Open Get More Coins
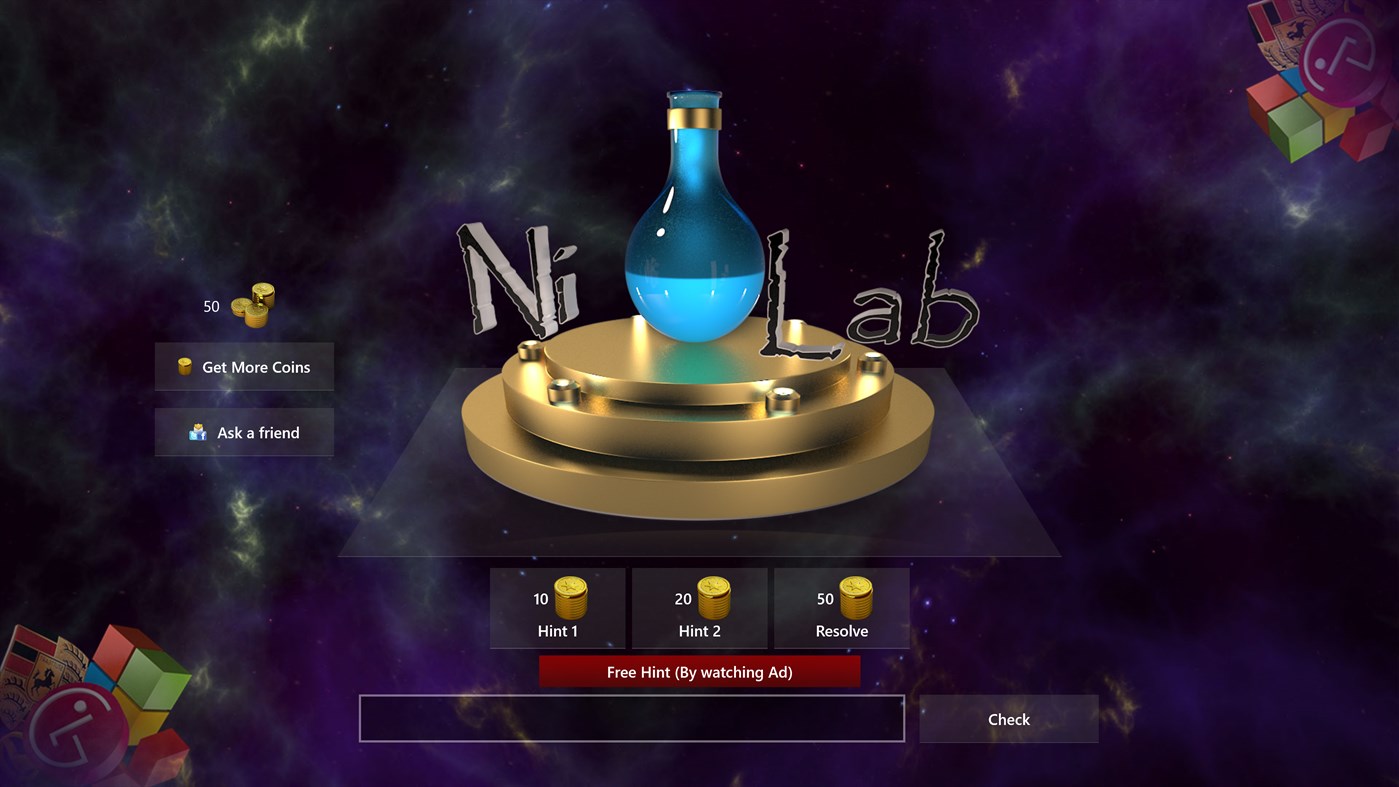This screenshot has width=1399, height=787. click(x=244, y=366)
